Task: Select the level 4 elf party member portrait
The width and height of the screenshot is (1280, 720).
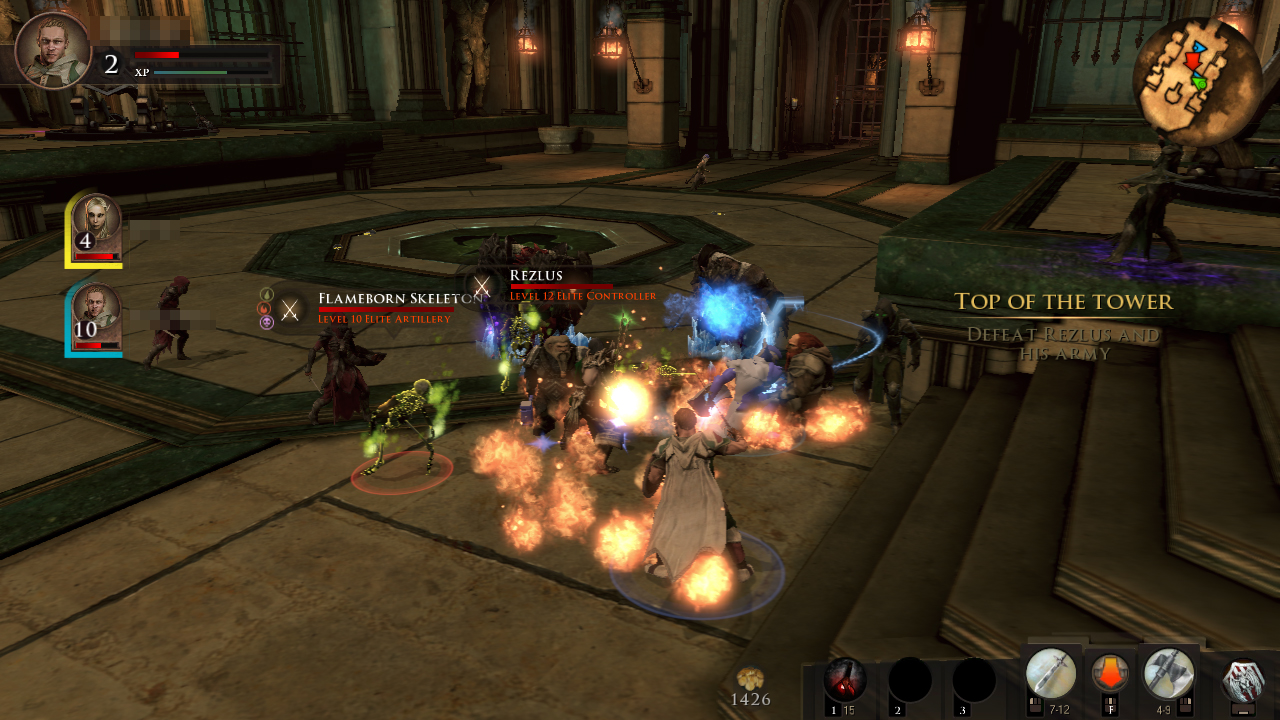Action: [x=96, y=228]
